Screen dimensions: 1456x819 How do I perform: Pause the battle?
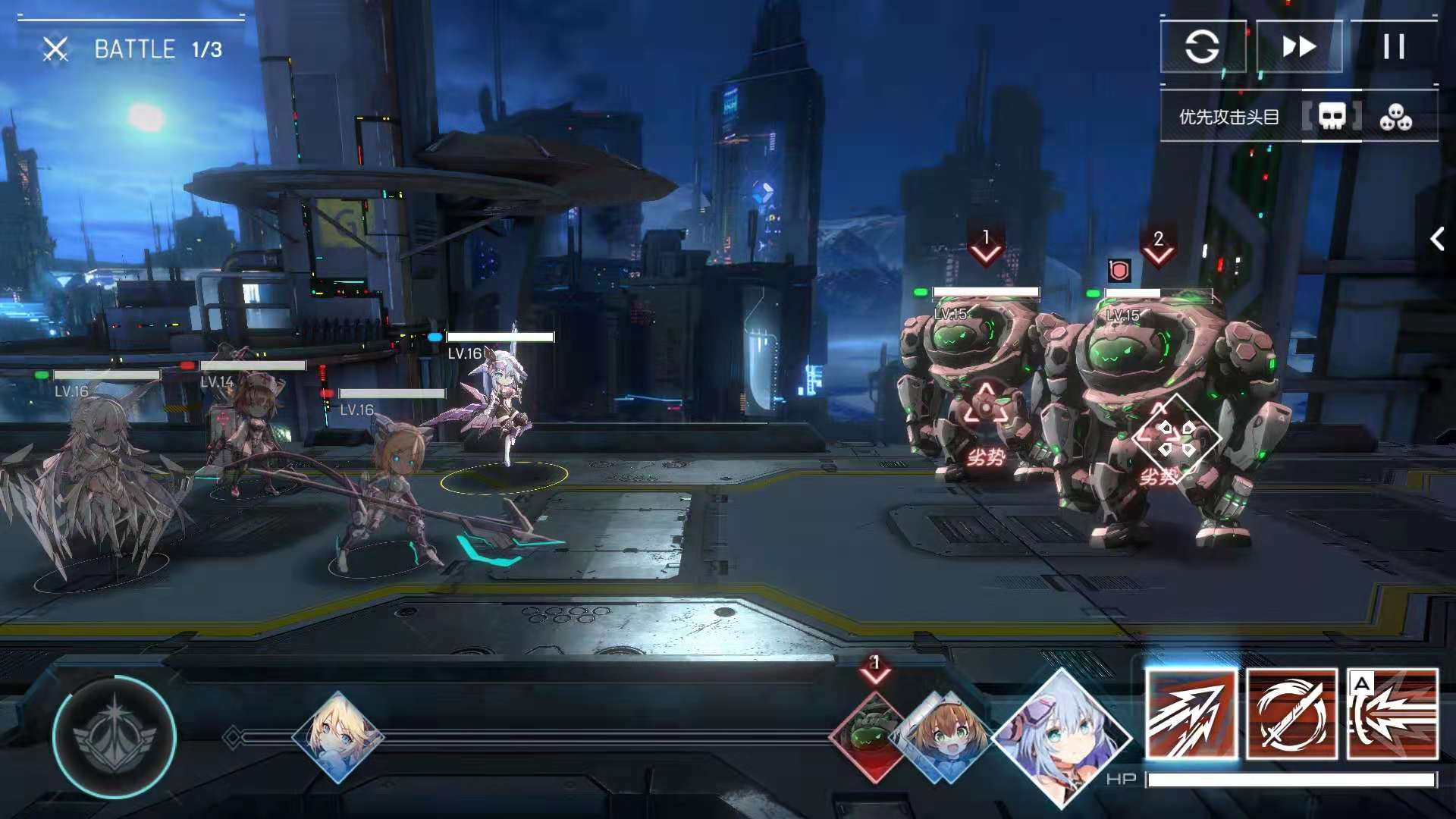(1394, 47)
